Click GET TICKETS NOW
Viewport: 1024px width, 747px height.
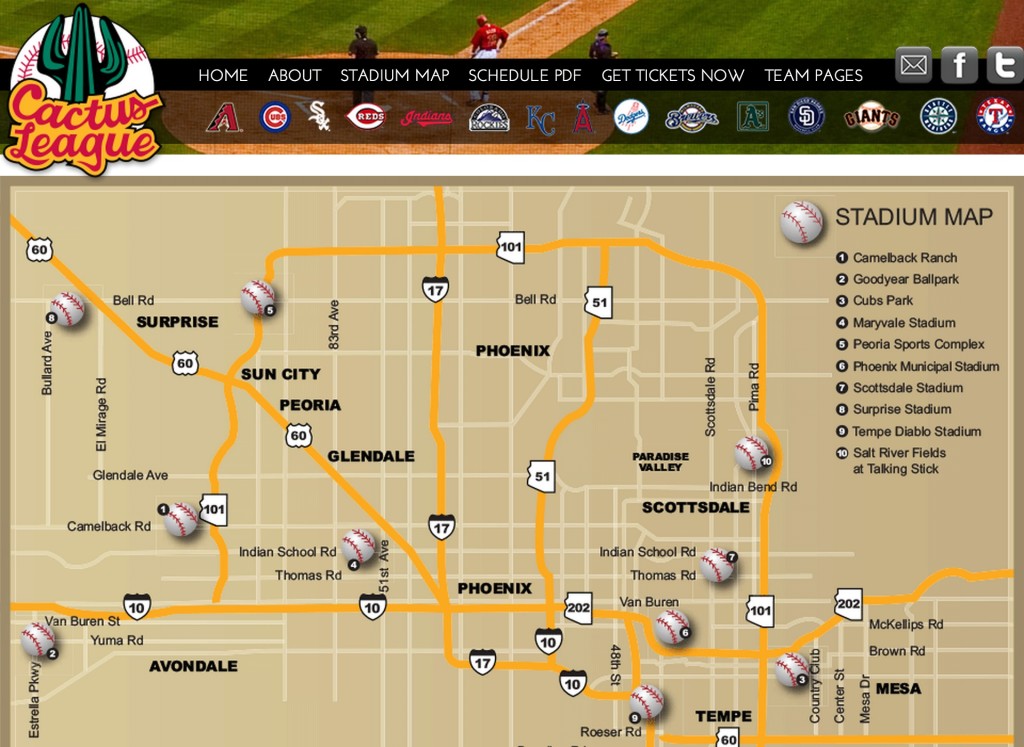672,75
